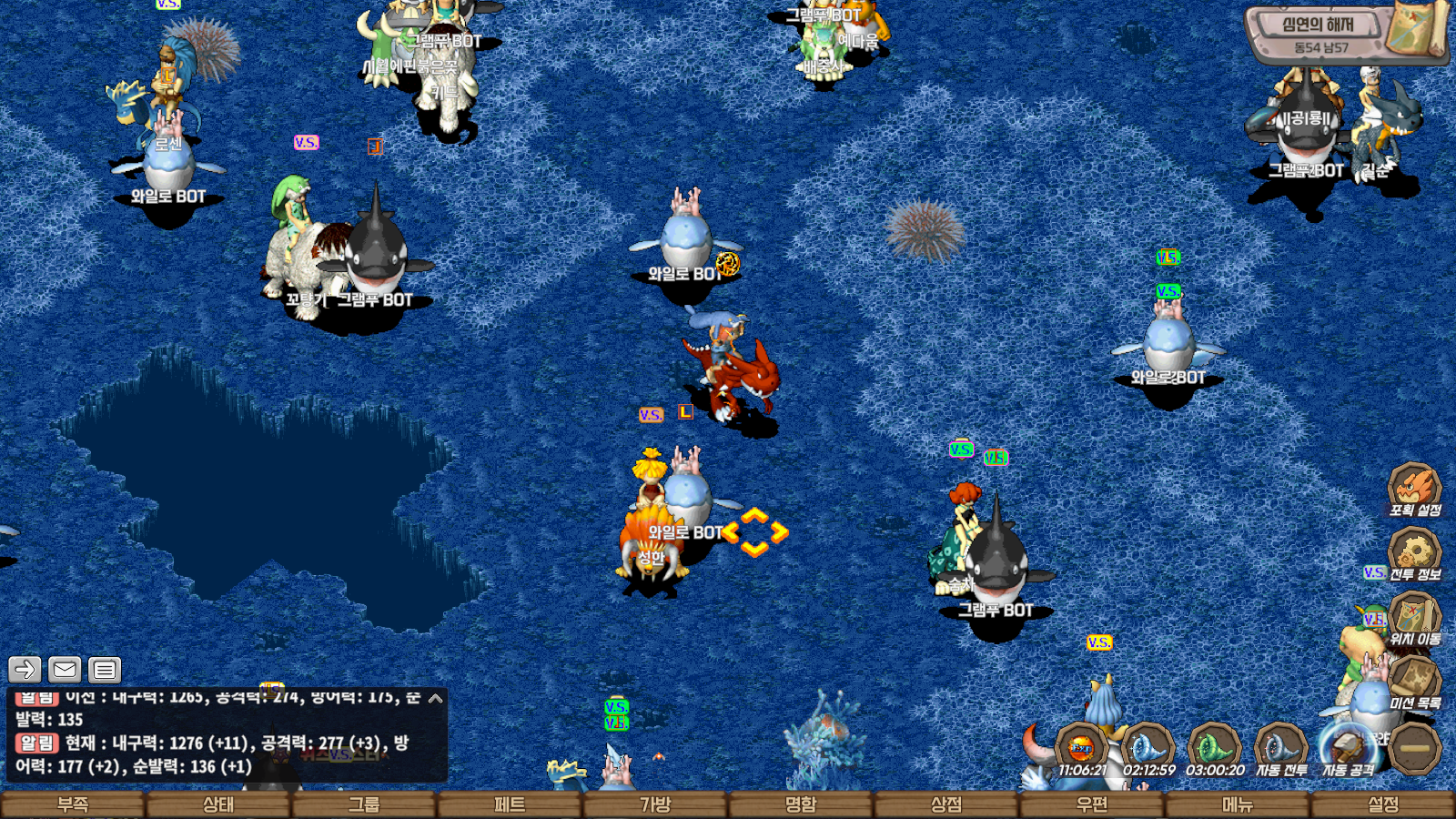Open the 페트 (Pet) menu
The width and height of the screenshot is (1456, 819).
pos(510,804)
